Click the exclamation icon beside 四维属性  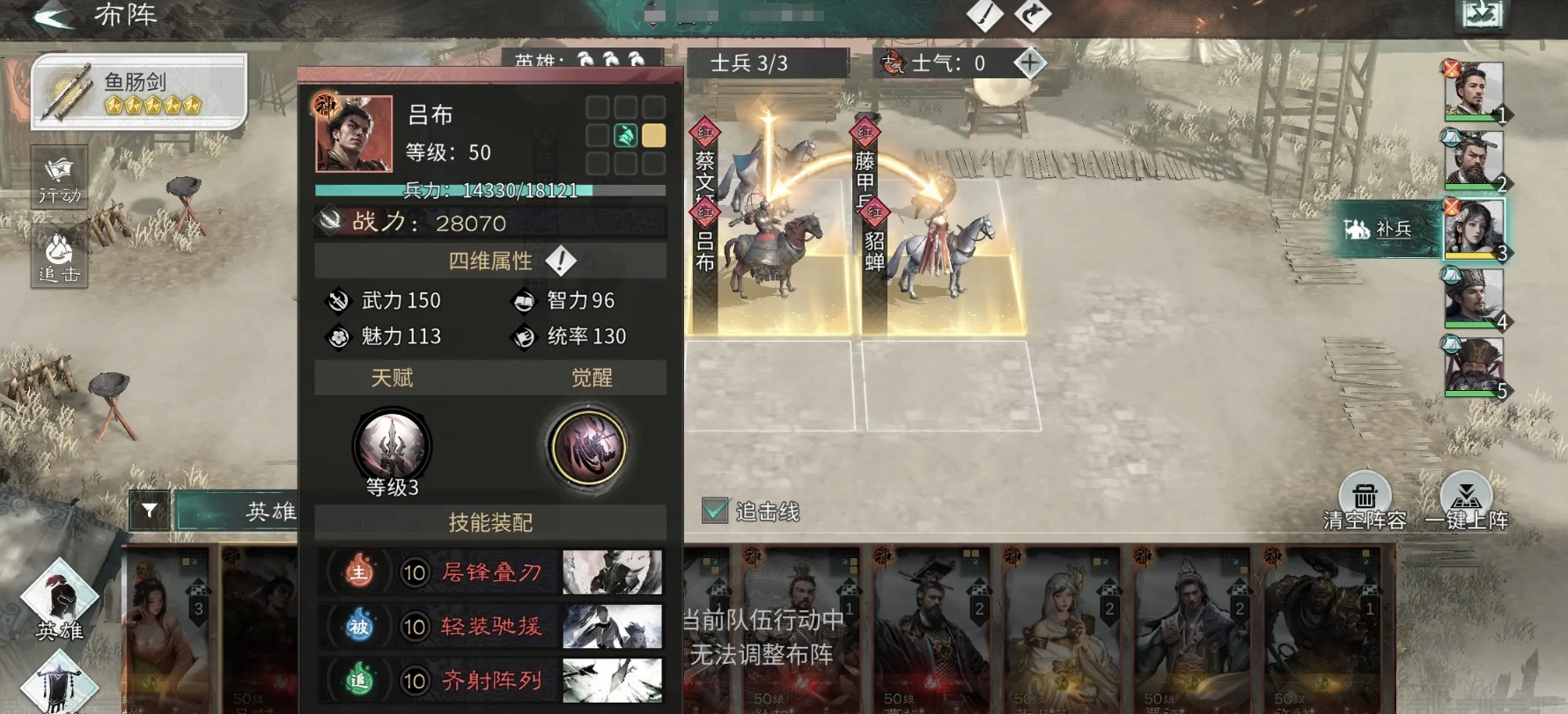561,261
